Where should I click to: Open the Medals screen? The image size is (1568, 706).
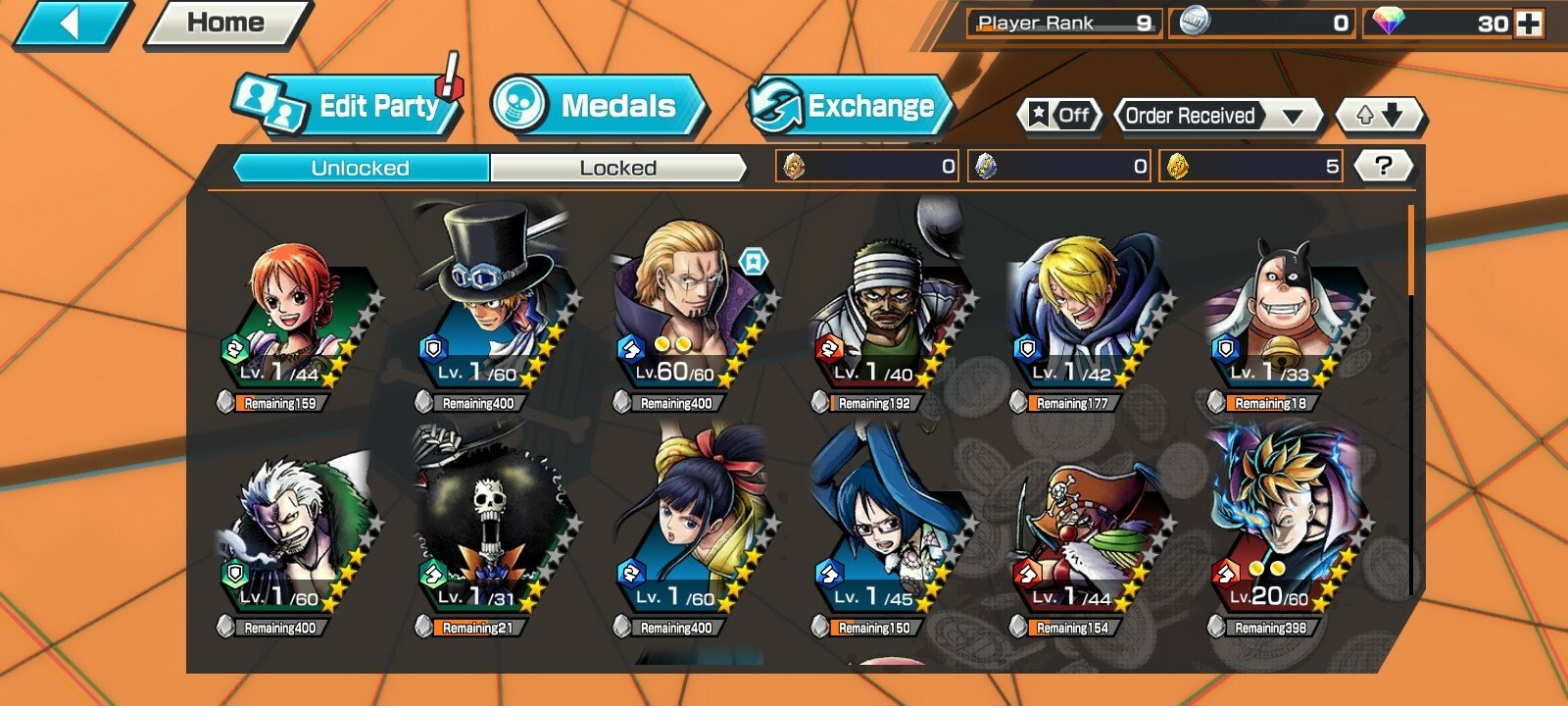[x=598, y=106]
